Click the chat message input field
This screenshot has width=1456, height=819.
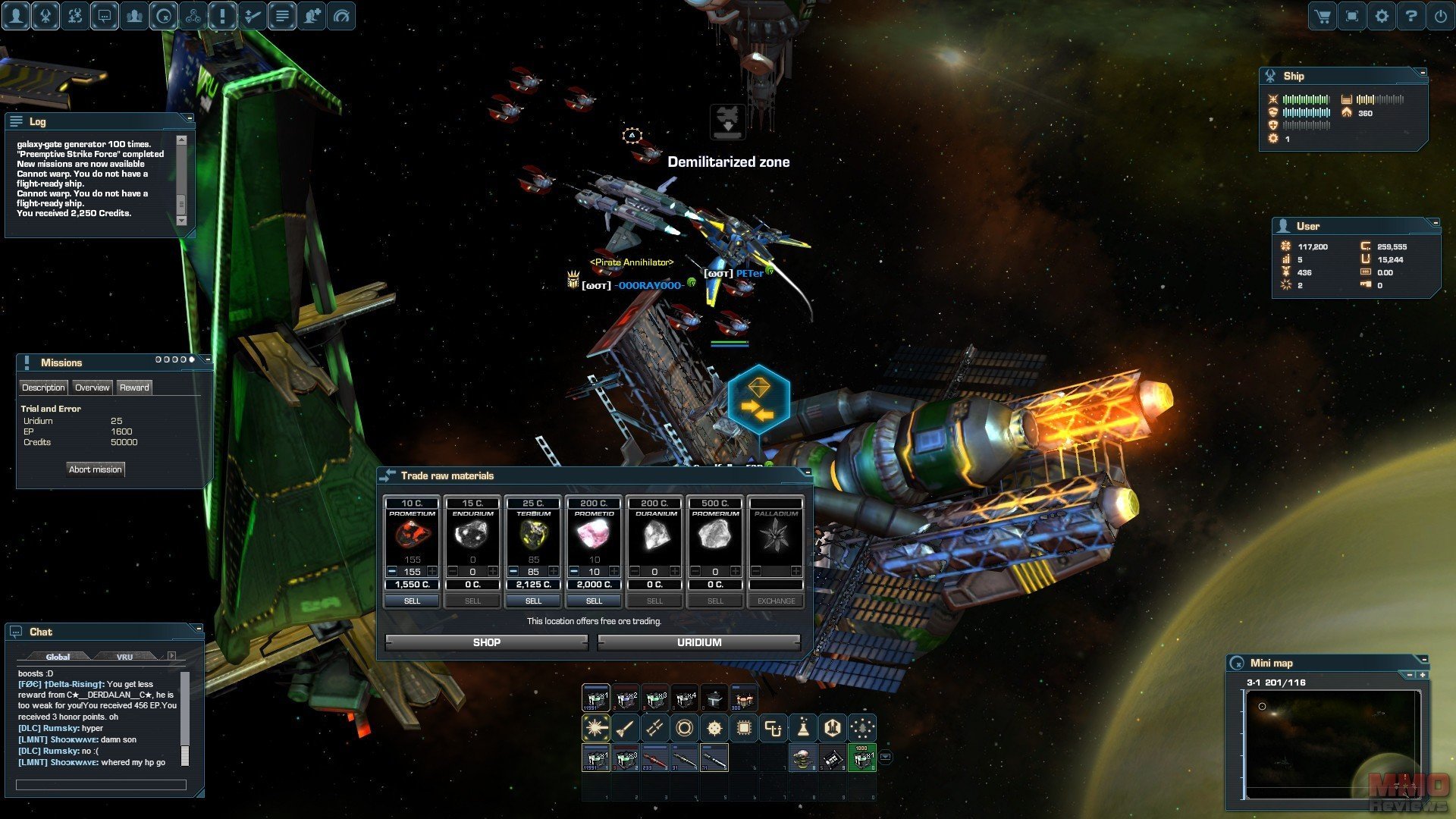[x=101, y=785]
